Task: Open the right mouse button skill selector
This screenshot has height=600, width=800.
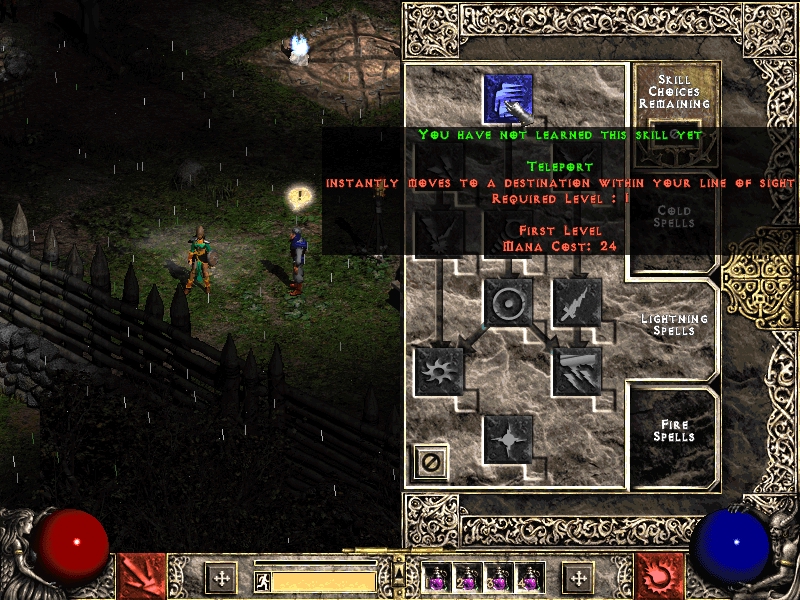Action: click(x=660, y=576)
